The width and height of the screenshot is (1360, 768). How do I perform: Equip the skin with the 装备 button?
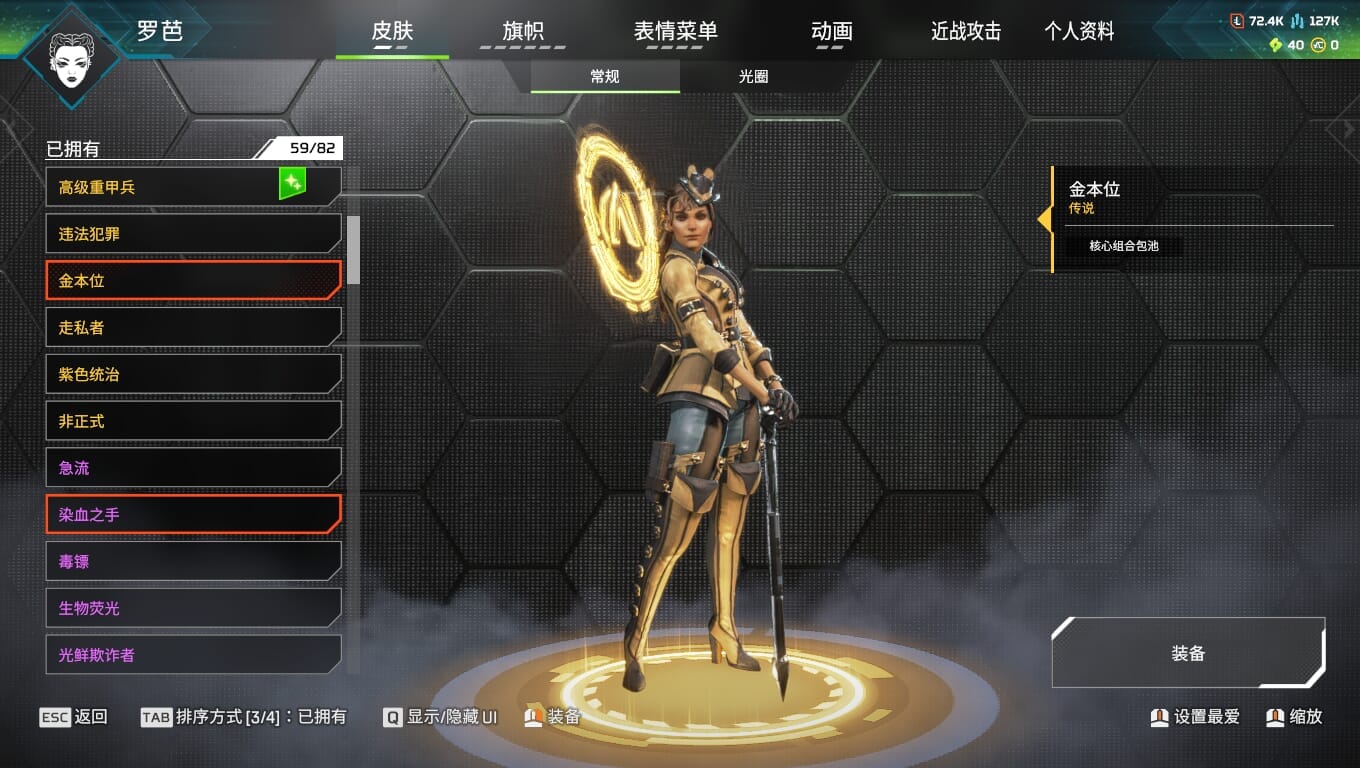tap(1188, 653)
